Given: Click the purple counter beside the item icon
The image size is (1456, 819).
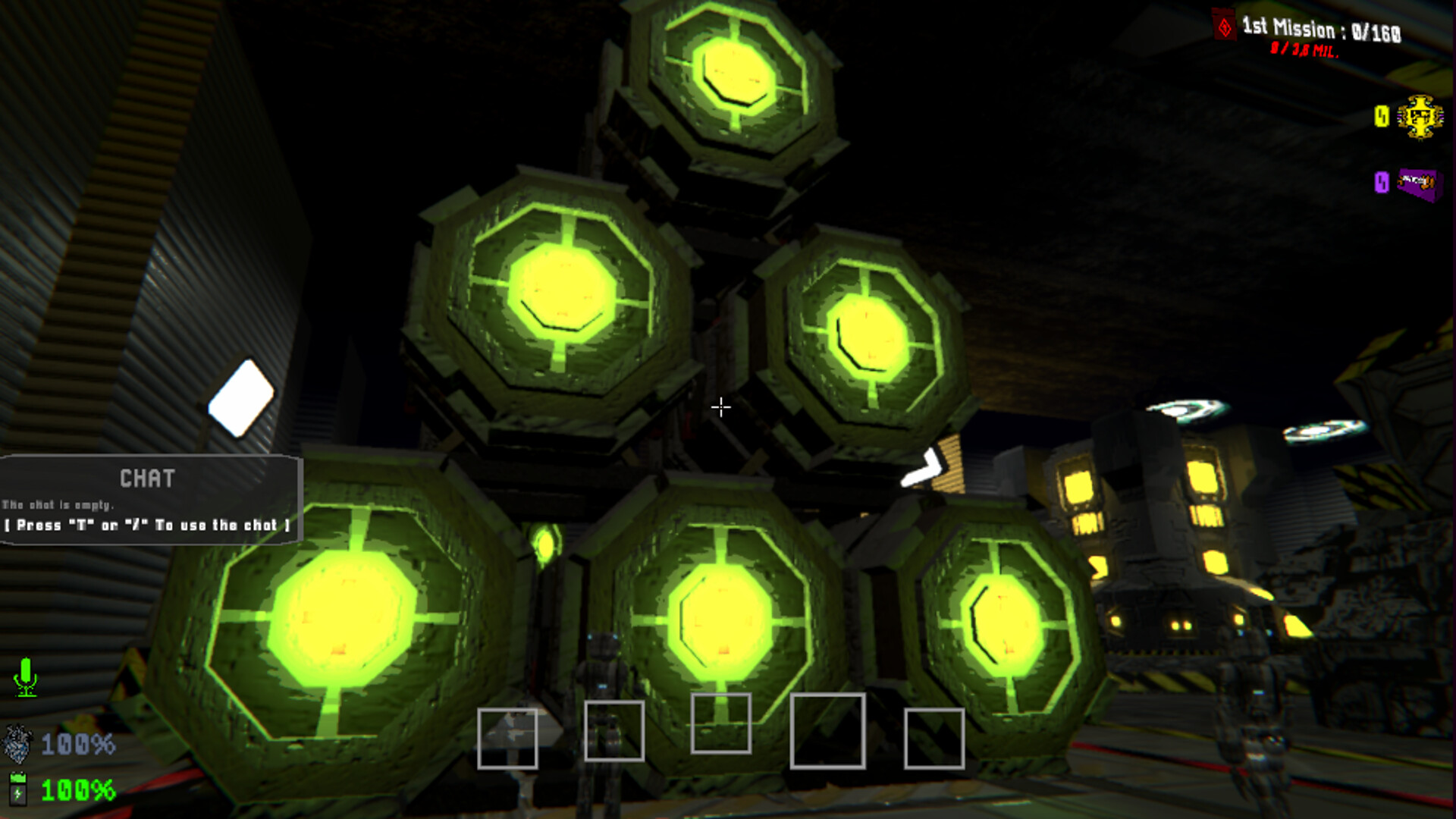Looking at the screenshot, I should point(1382,180).
